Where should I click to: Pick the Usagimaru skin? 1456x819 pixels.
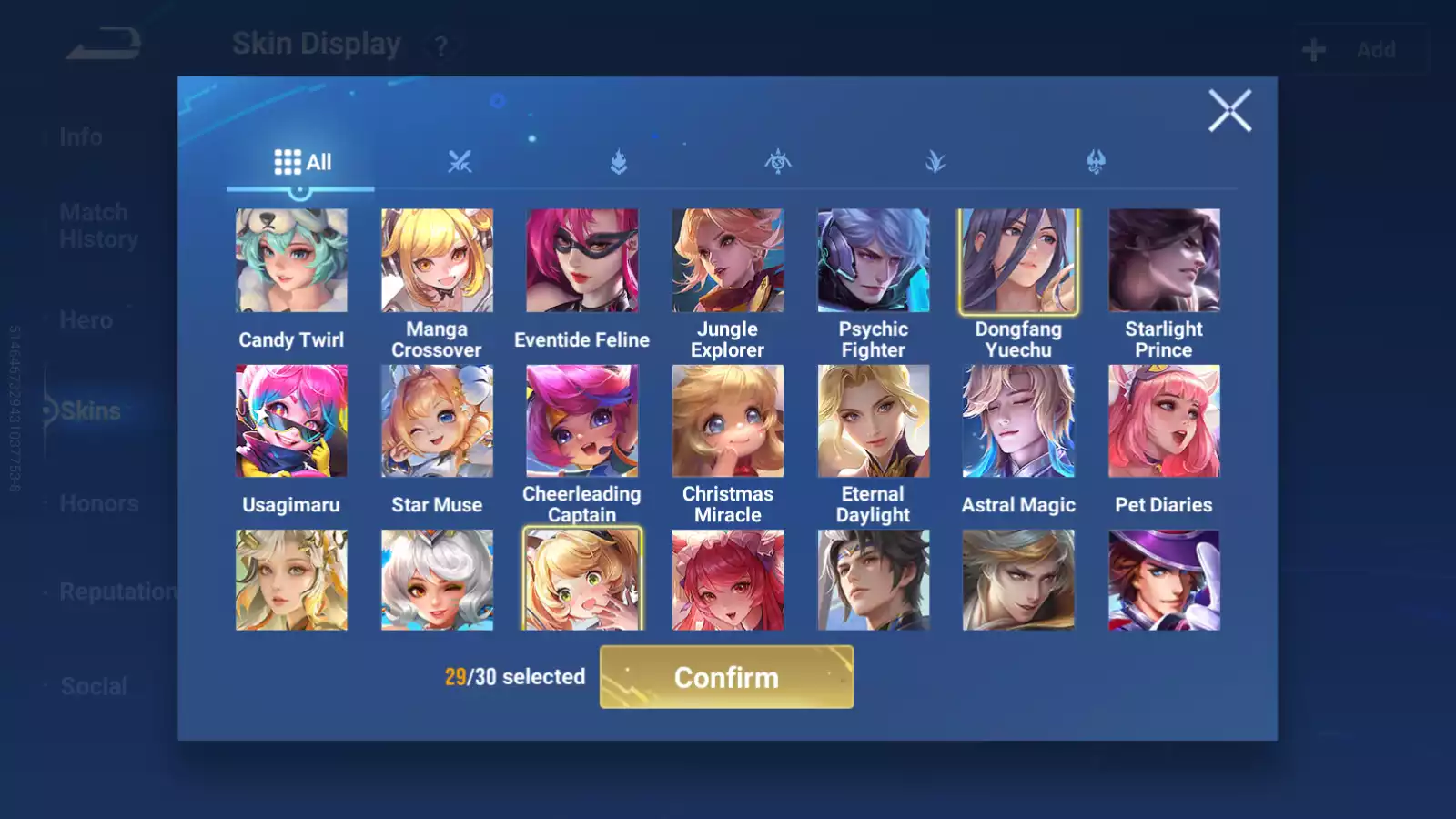pyautogui.click(x=291, y=421)
